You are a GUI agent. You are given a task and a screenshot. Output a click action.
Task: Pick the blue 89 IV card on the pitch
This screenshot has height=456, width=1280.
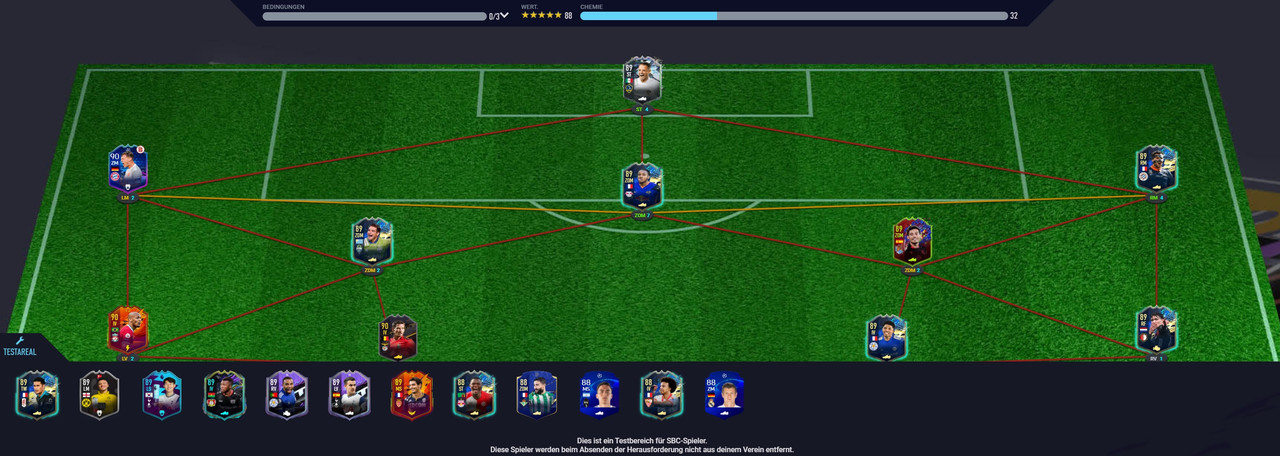[x=886, y=337]
